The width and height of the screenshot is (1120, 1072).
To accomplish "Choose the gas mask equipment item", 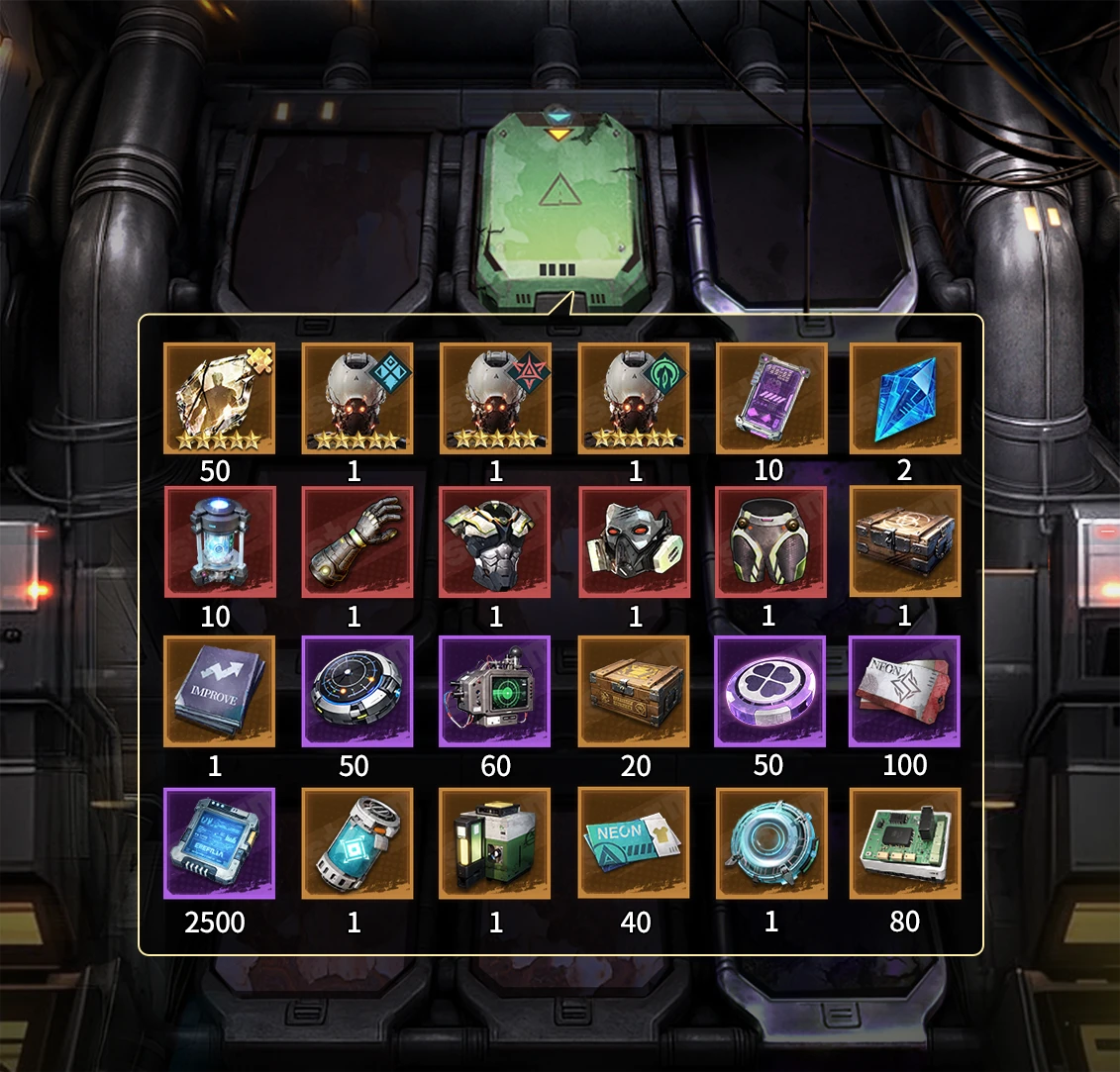I will point(634,542).
